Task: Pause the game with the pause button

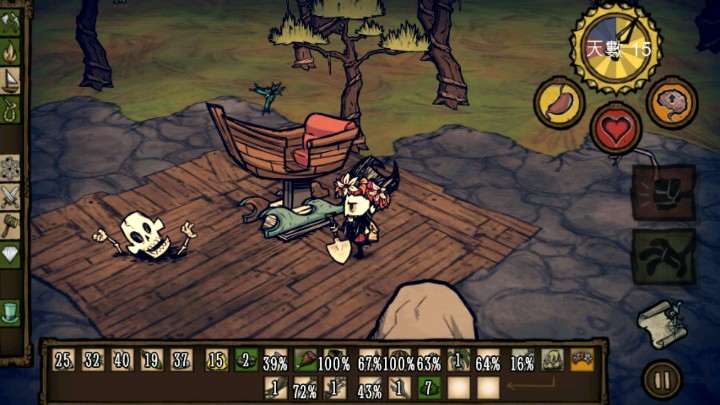Action: 662,379
